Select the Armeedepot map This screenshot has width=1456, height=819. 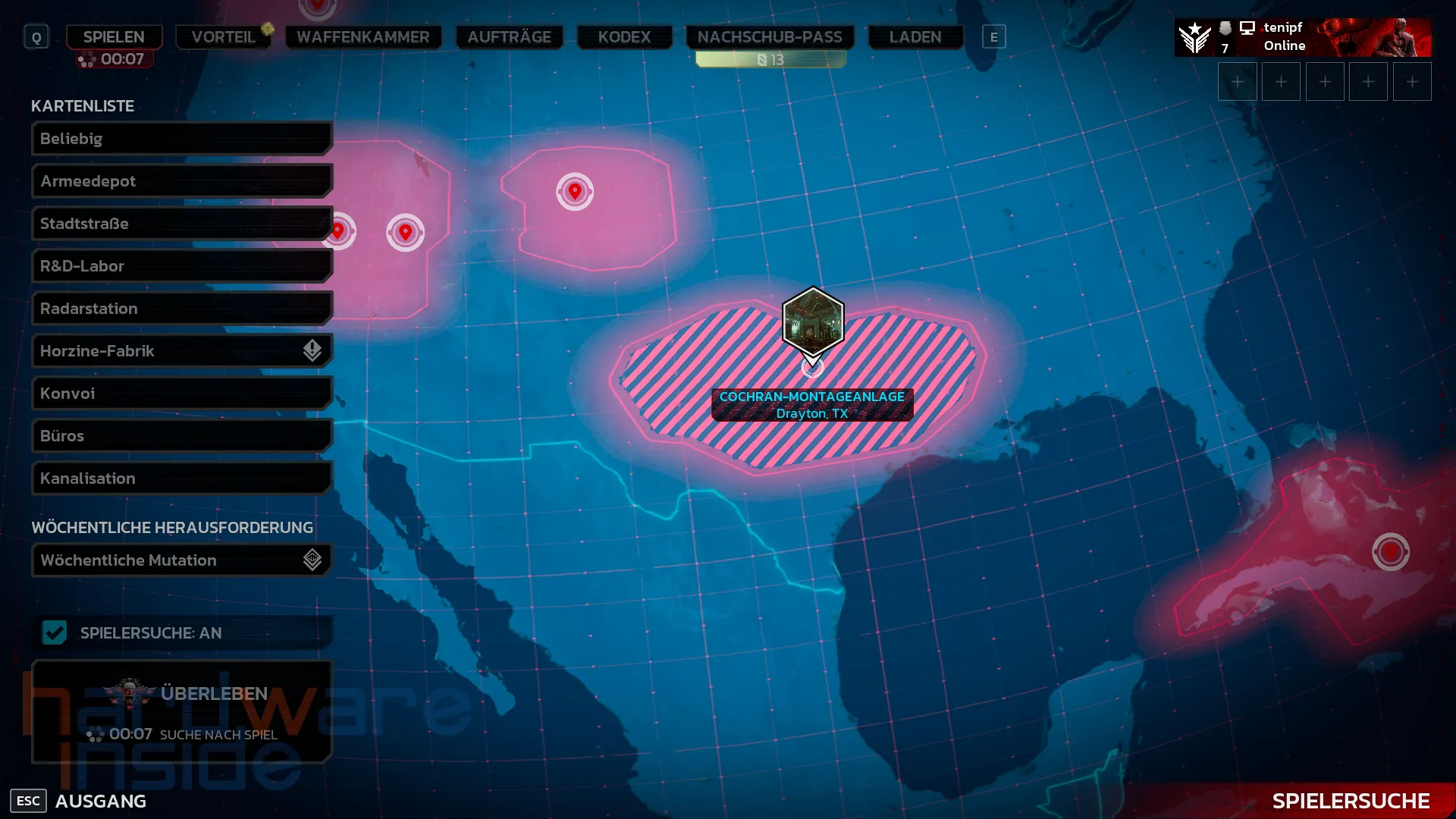(x=182, y=181)
